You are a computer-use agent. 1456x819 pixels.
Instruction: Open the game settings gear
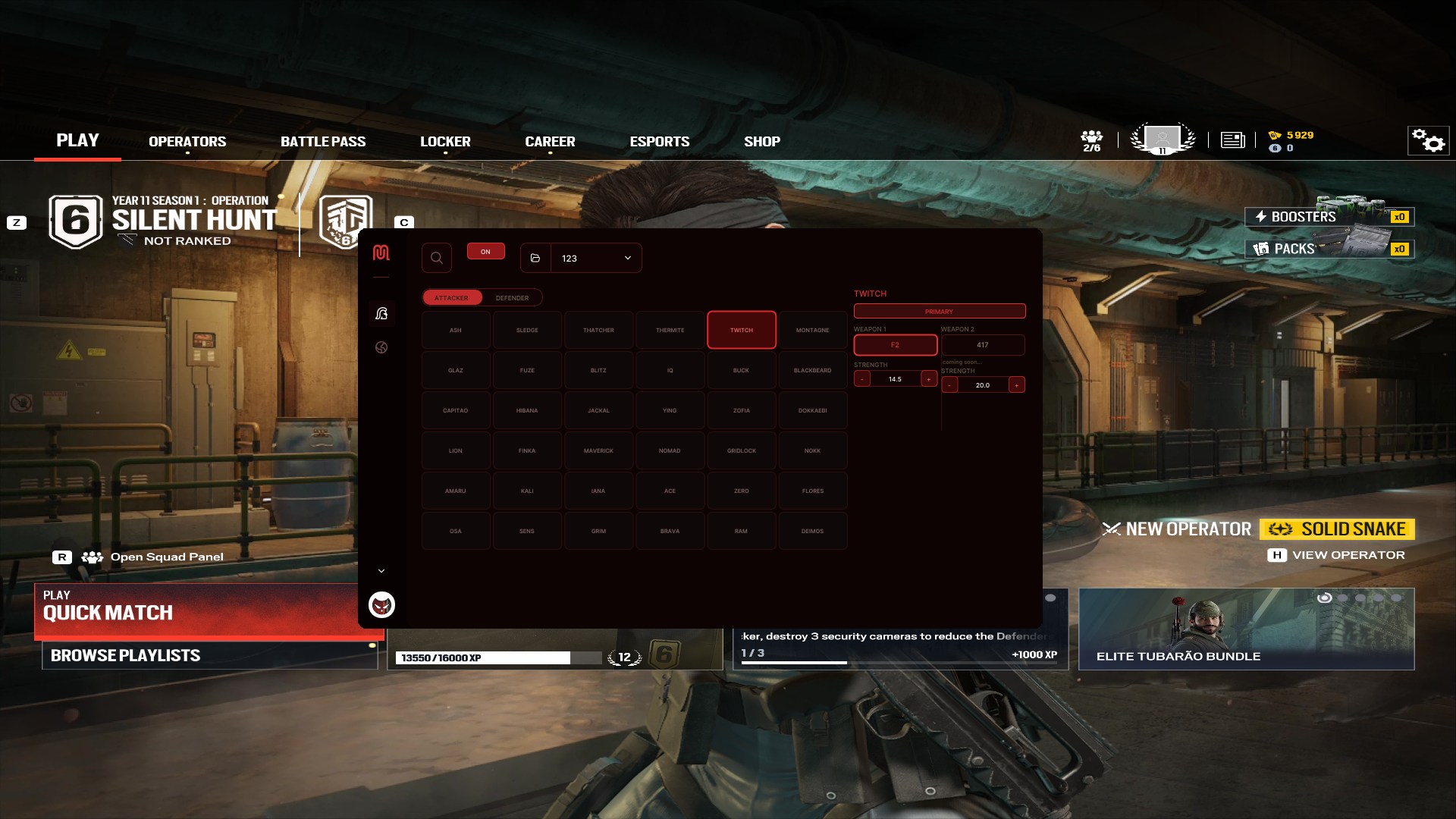click(1429, 140)
